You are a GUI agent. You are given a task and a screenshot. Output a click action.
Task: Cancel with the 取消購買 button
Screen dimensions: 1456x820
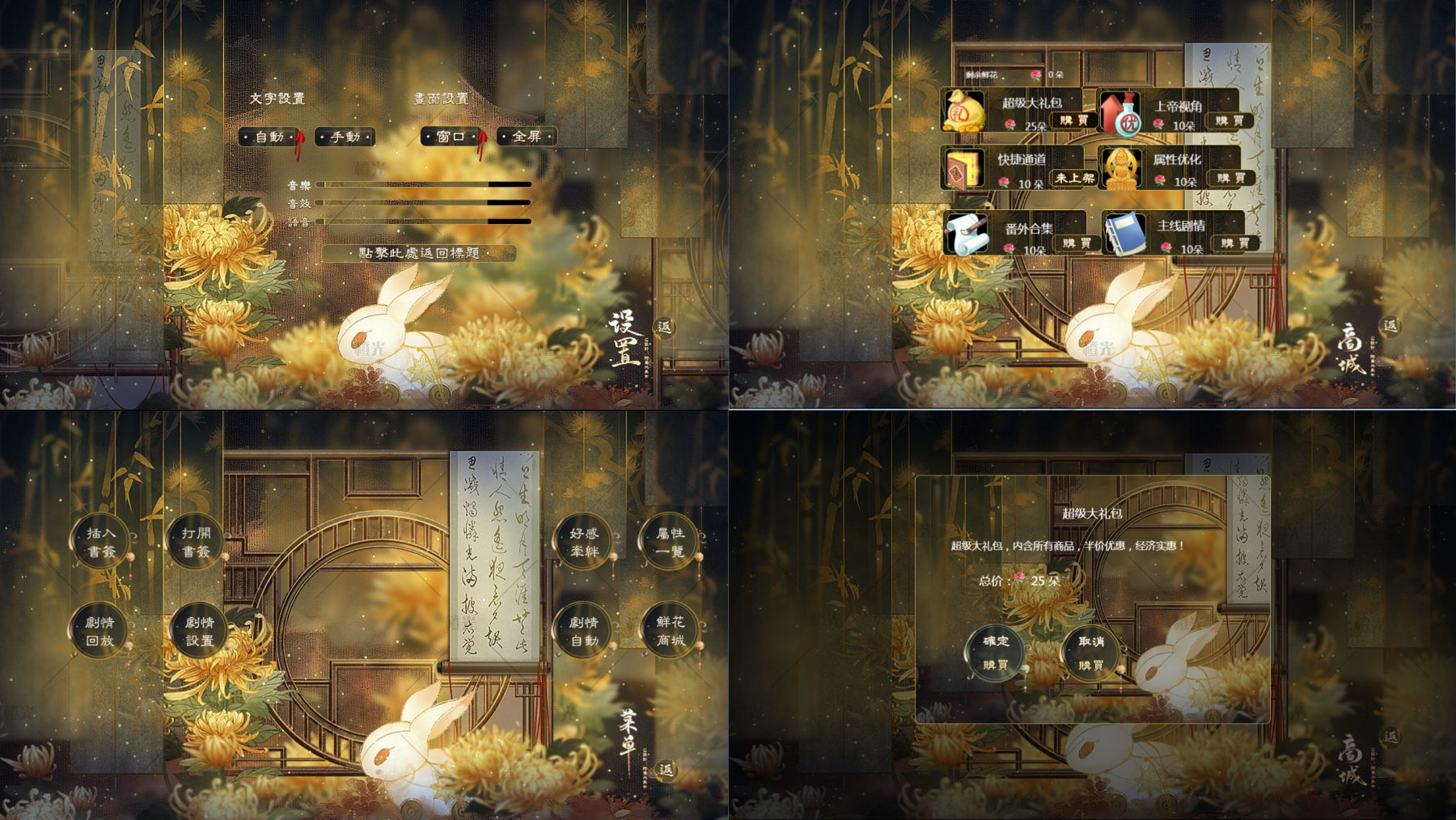click(1090, 652)
